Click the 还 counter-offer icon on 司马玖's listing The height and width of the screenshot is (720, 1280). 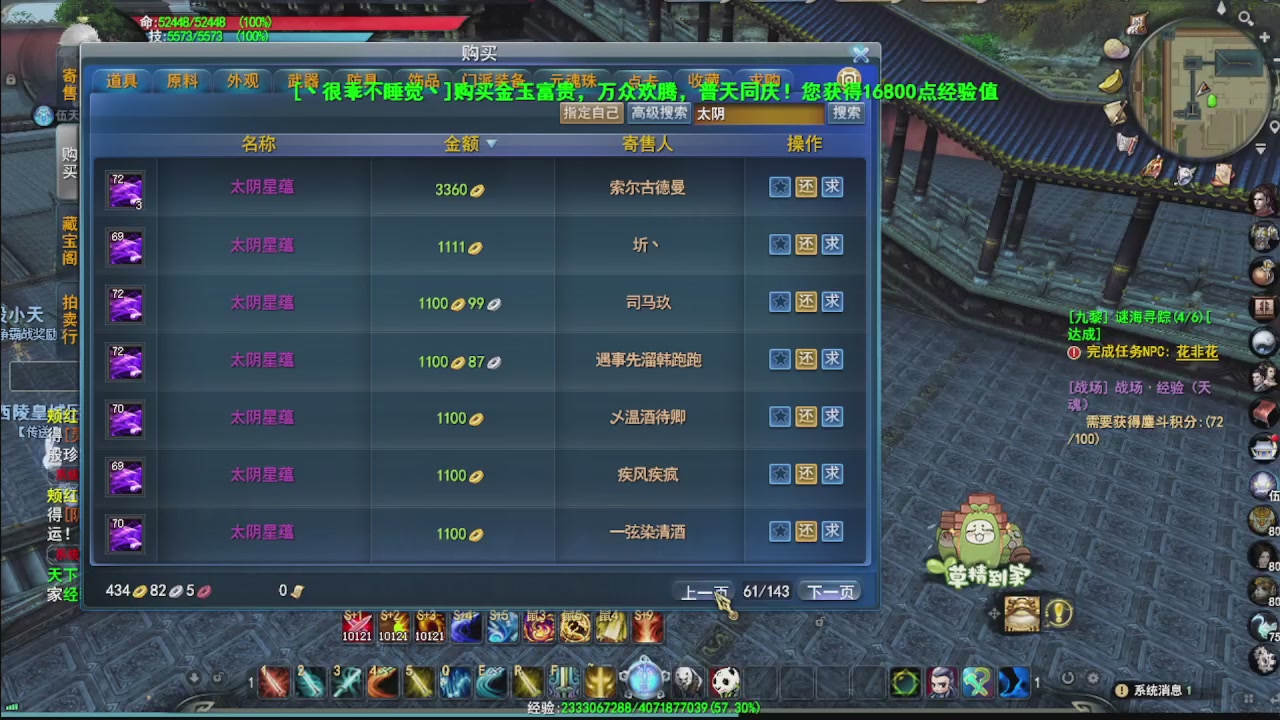pos(806,302)
